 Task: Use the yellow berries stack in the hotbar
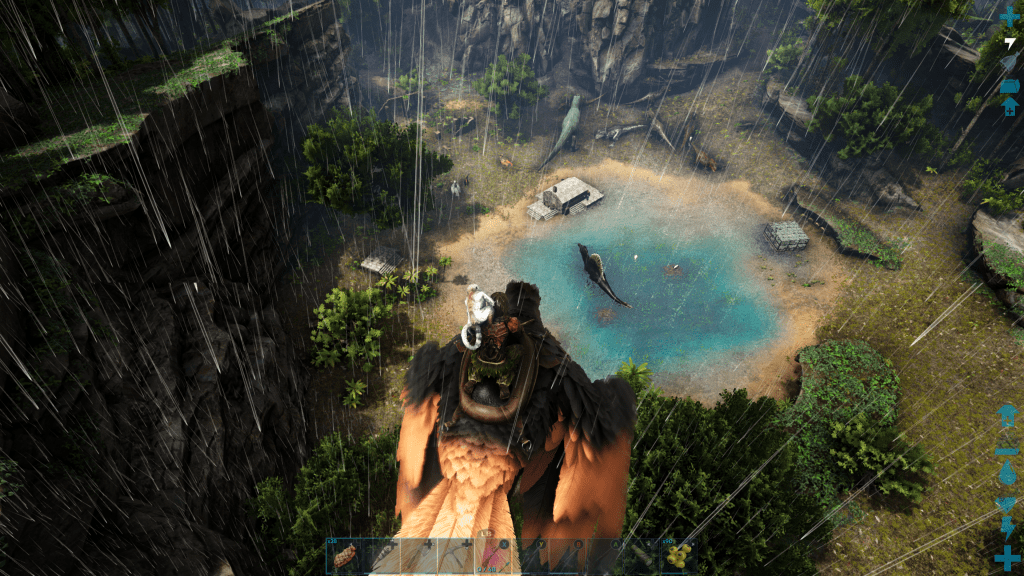click(x=680, y=556)
